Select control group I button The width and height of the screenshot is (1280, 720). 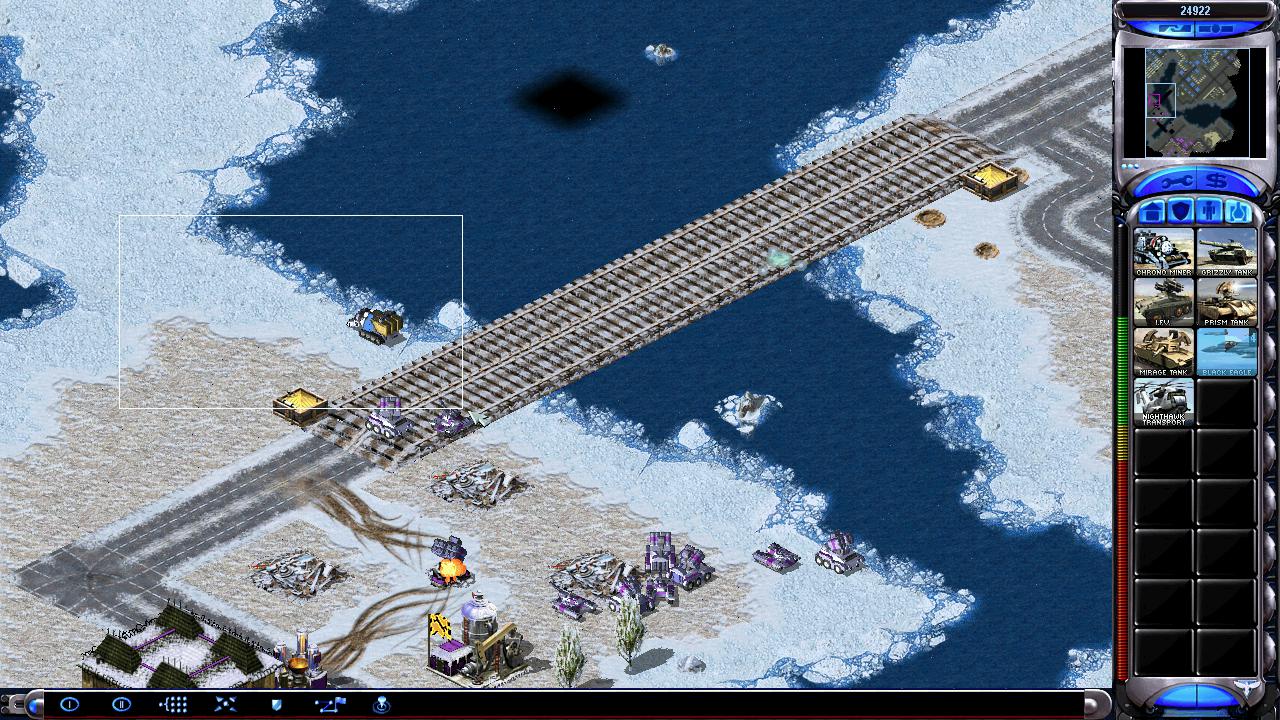point(69,704)
